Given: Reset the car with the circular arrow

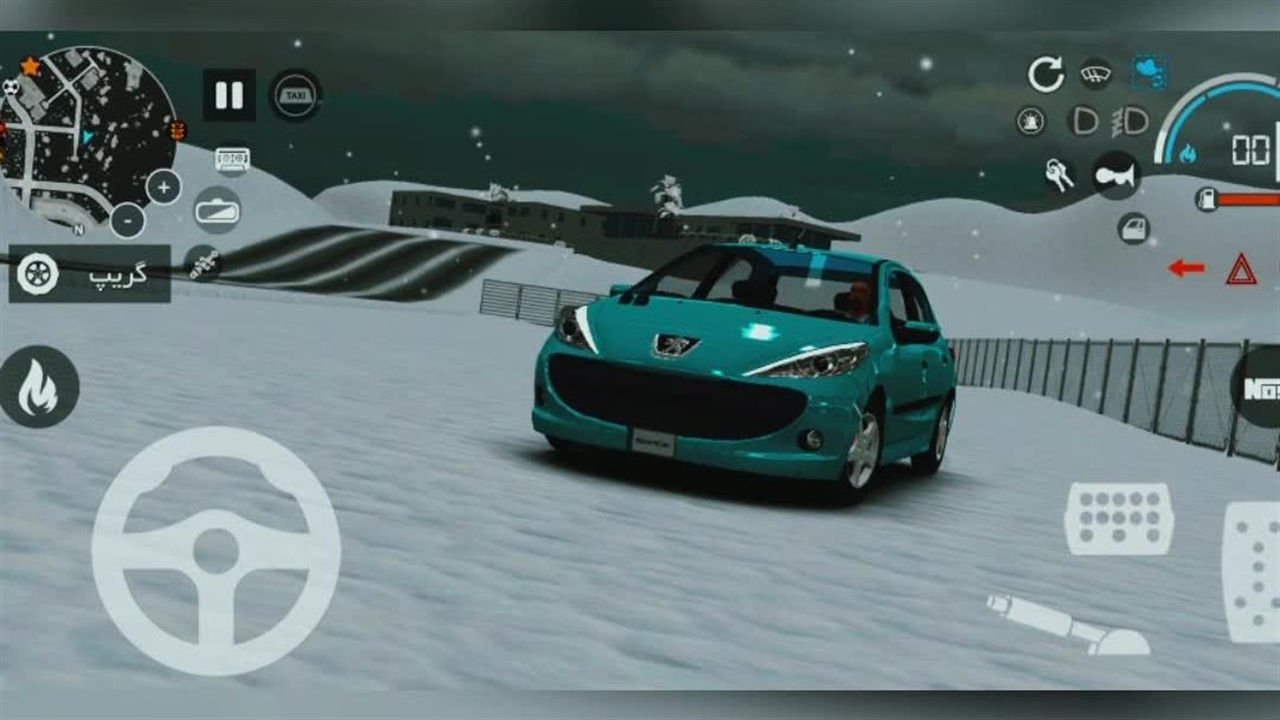Looking at the screenshot, I should tap(1045, 74).
